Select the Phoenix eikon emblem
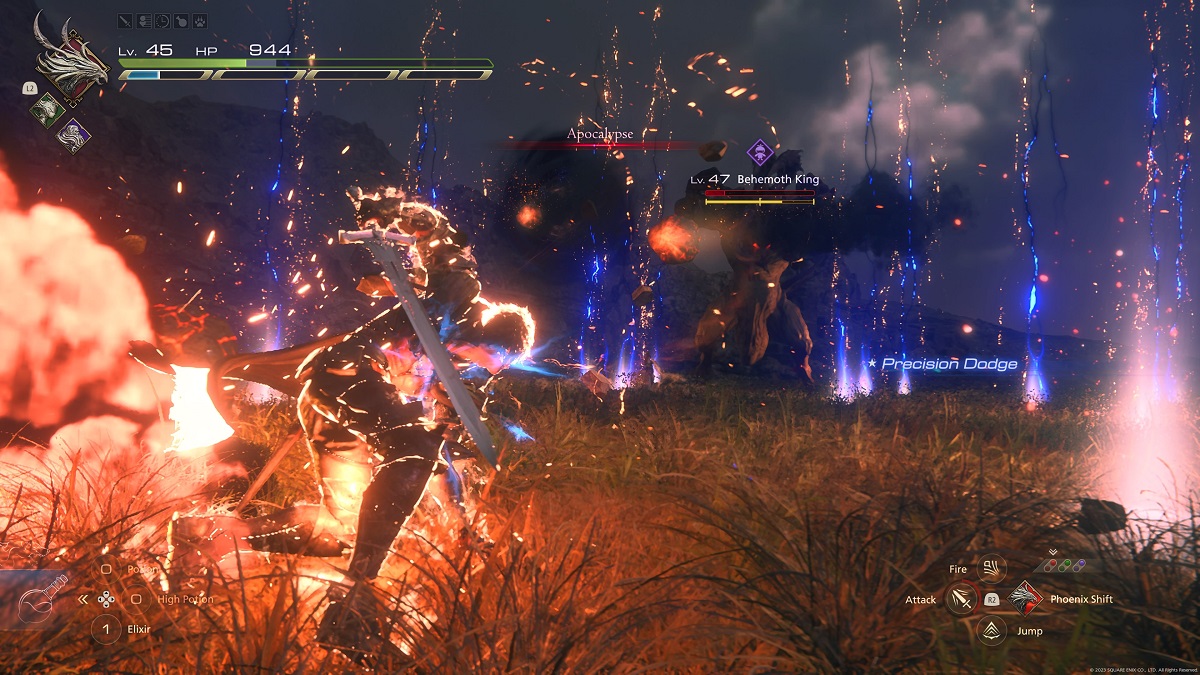 coord(68,59)
